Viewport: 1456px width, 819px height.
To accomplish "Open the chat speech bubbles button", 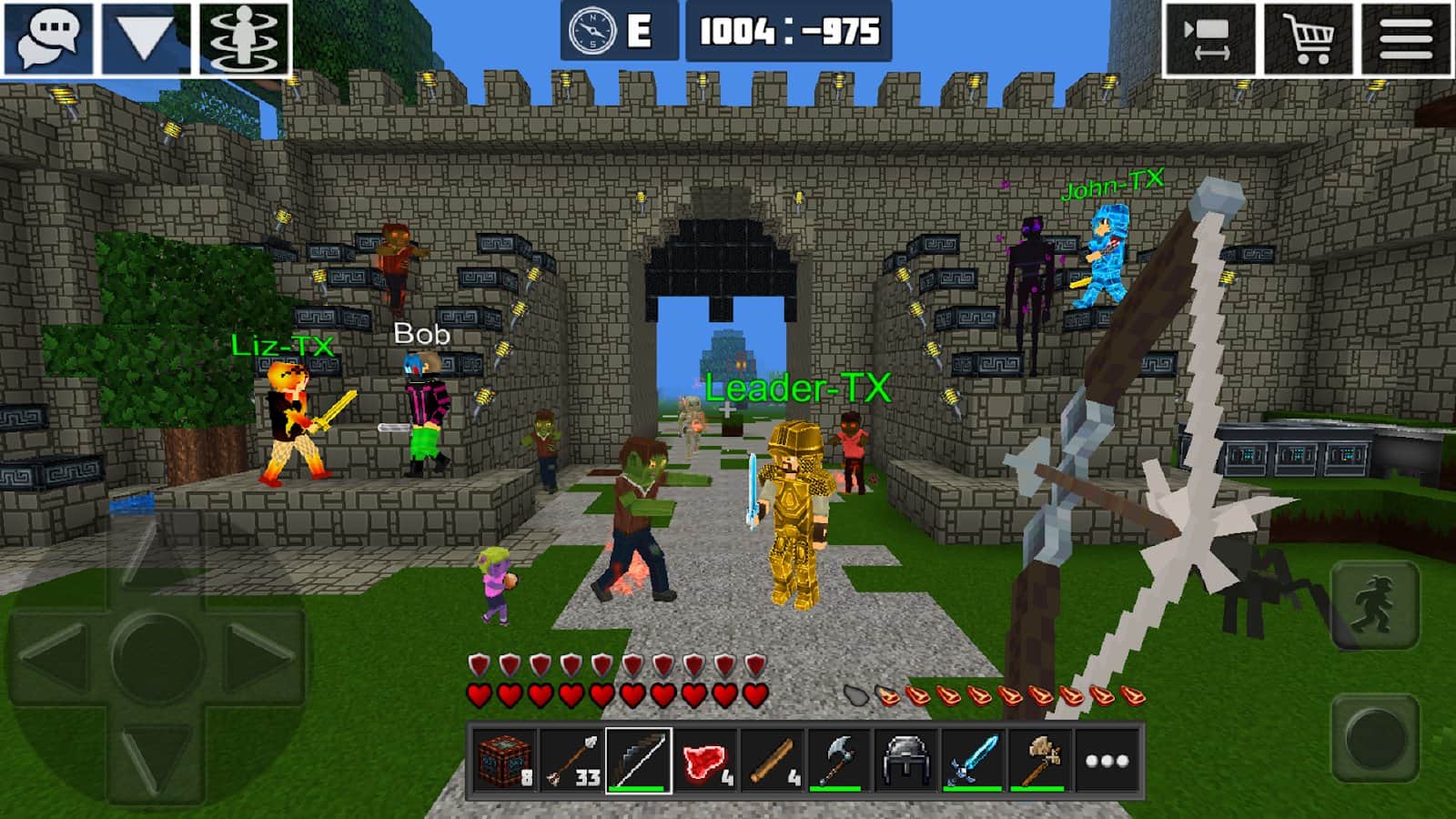I will click(49, 38).
